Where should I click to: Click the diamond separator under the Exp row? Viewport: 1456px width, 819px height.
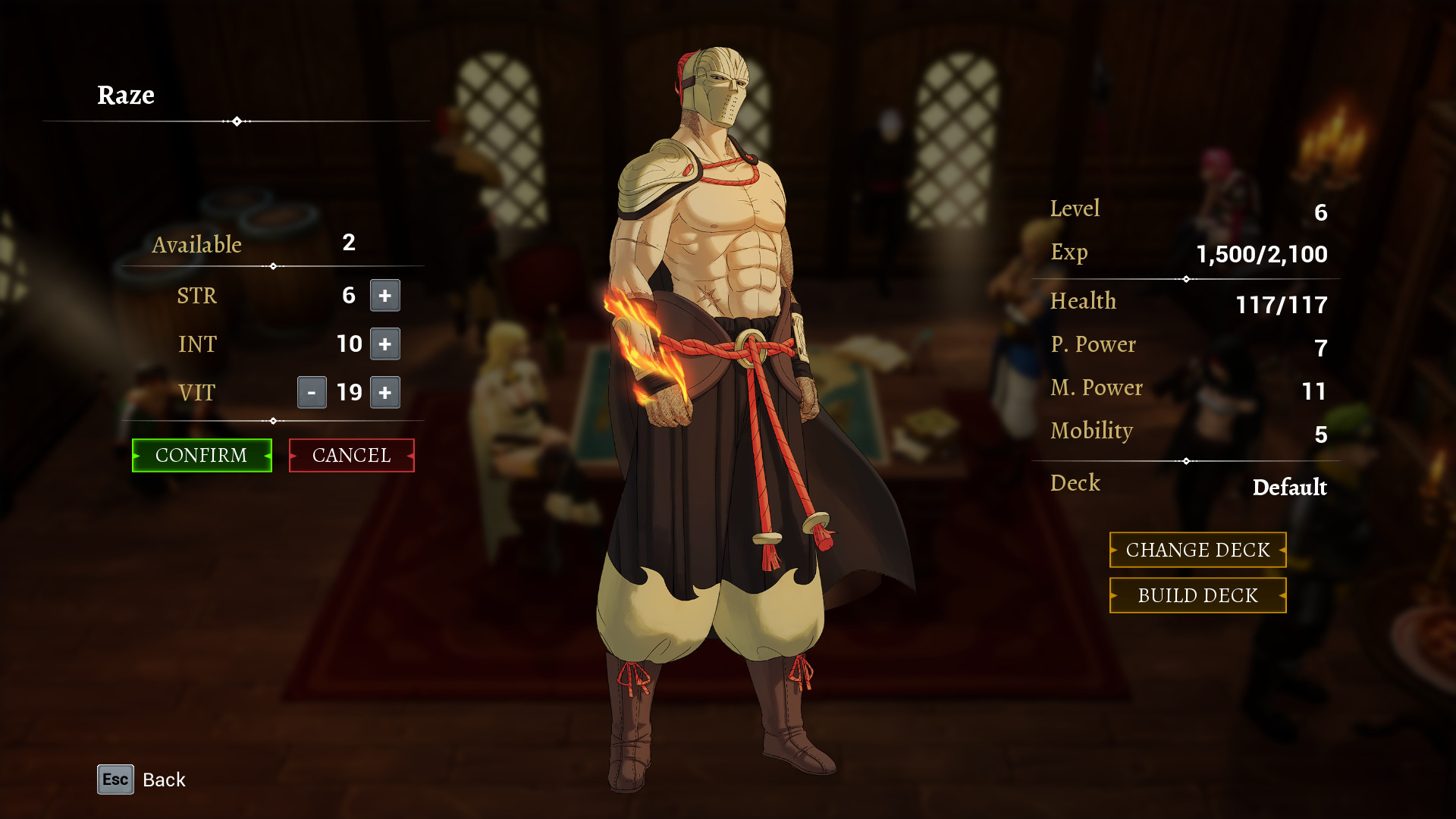click(x=1186, y=278)
